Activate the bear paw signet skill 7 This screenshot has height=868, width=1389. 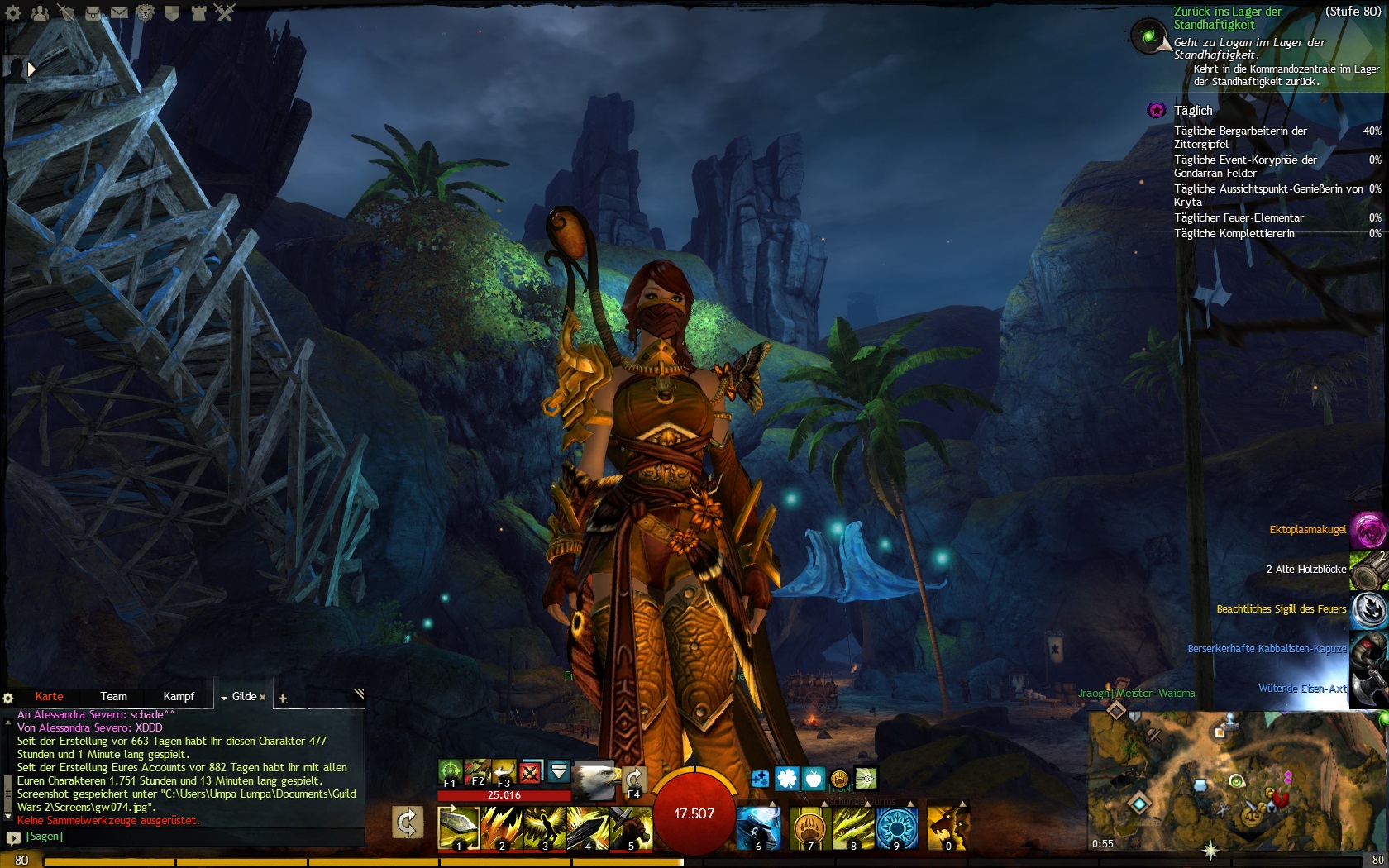click(810, 827)
